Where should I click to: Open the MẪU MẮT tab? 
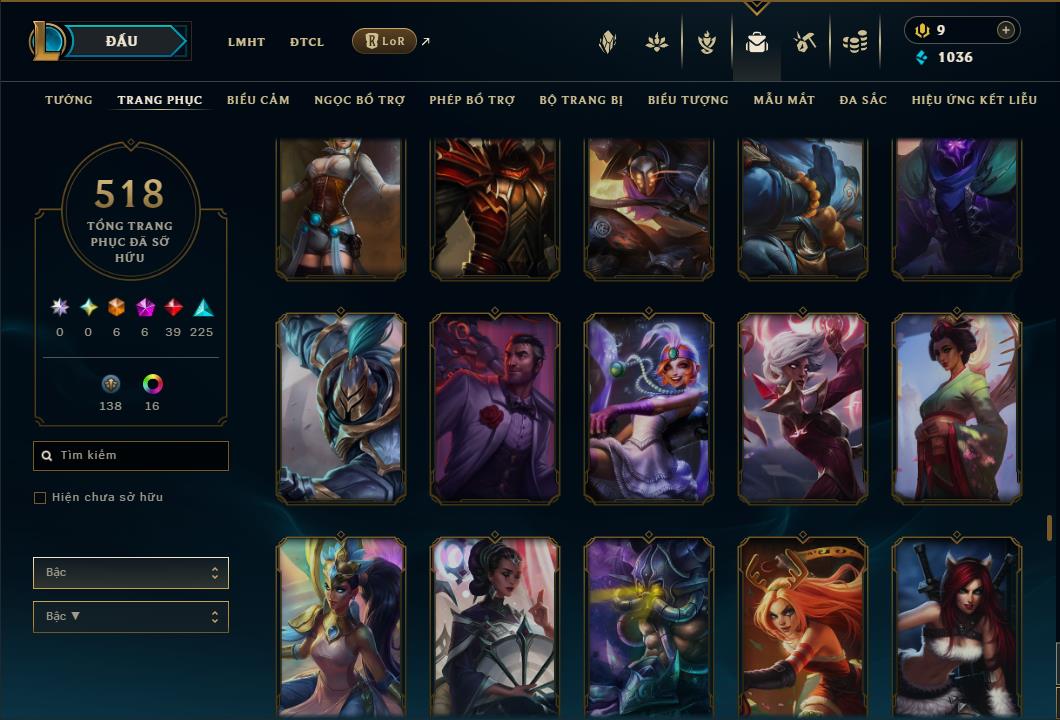click(784, 100)
